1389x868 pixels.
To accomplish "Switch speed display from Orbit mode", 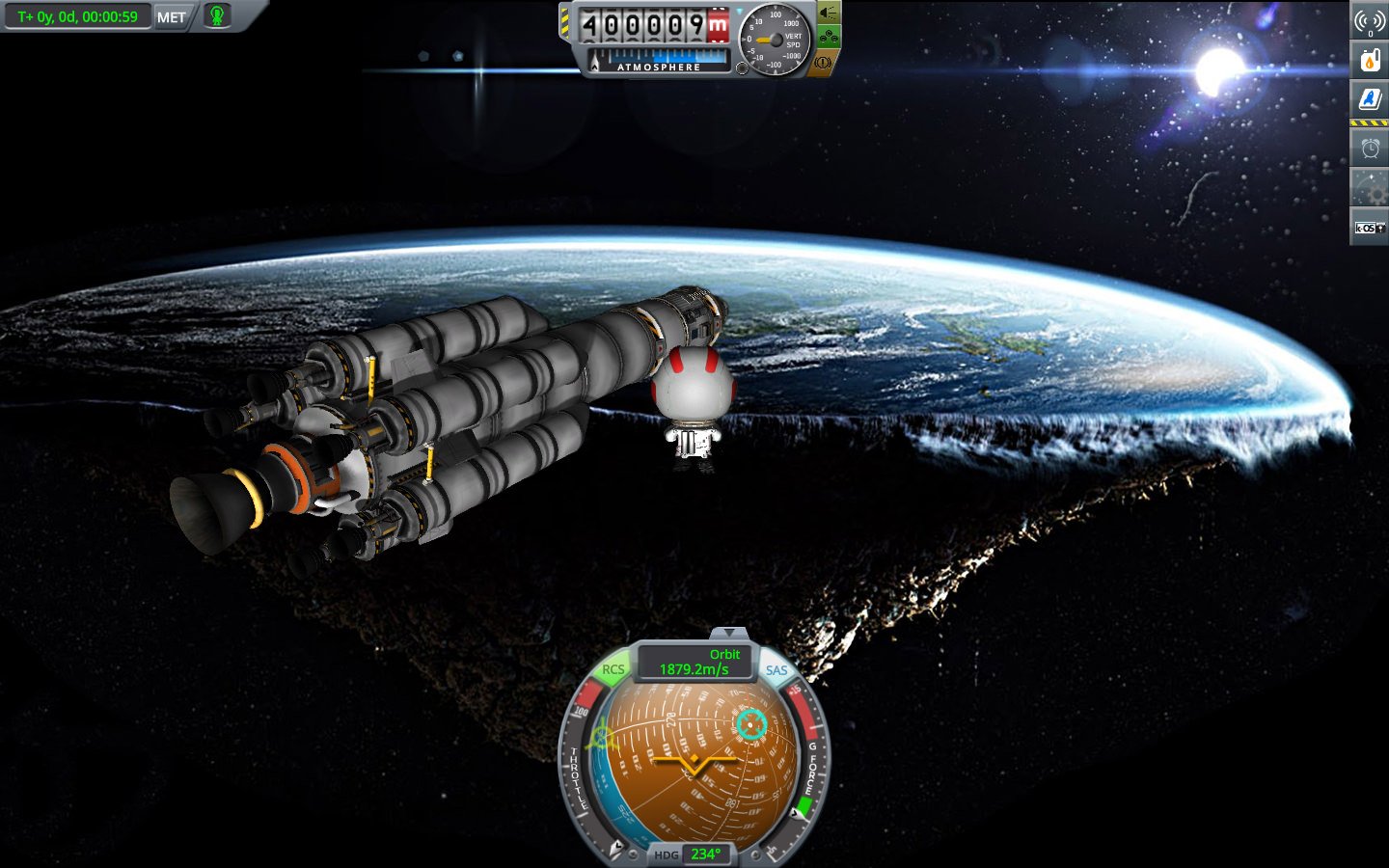I will click(x=723, y=654).
